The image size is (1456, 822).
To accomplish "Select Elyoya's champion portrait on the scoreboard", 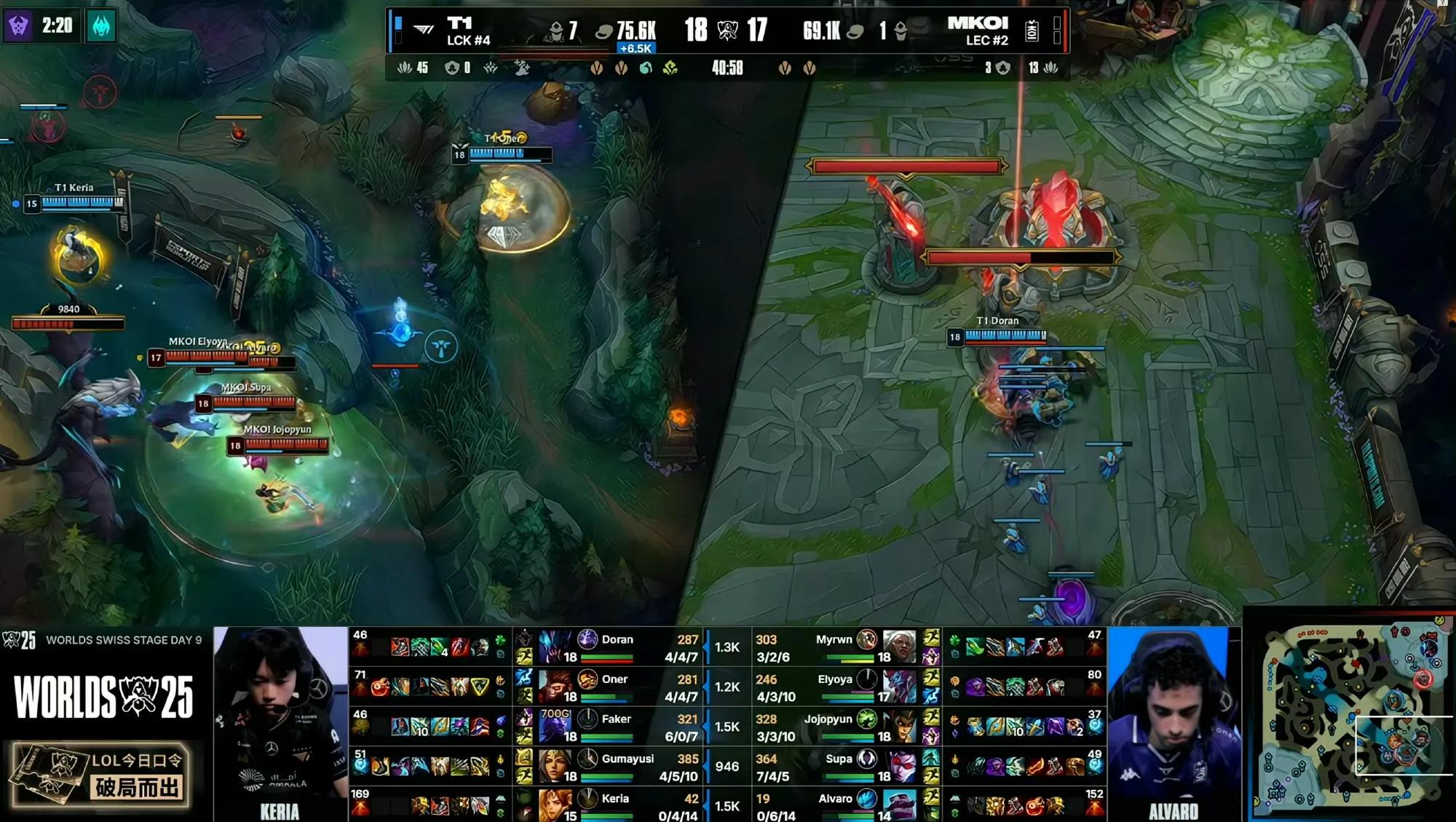I will 900,686.
